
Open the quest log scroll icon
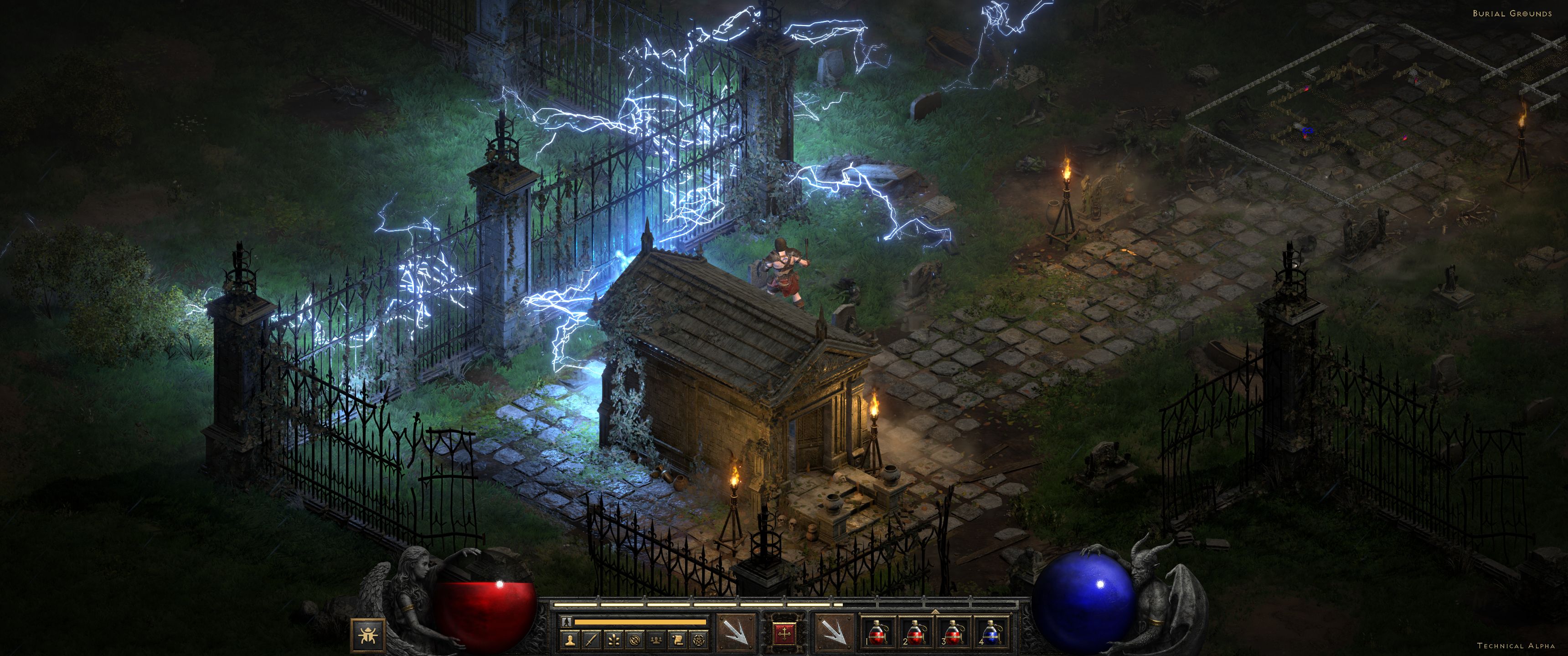(678, 640)
